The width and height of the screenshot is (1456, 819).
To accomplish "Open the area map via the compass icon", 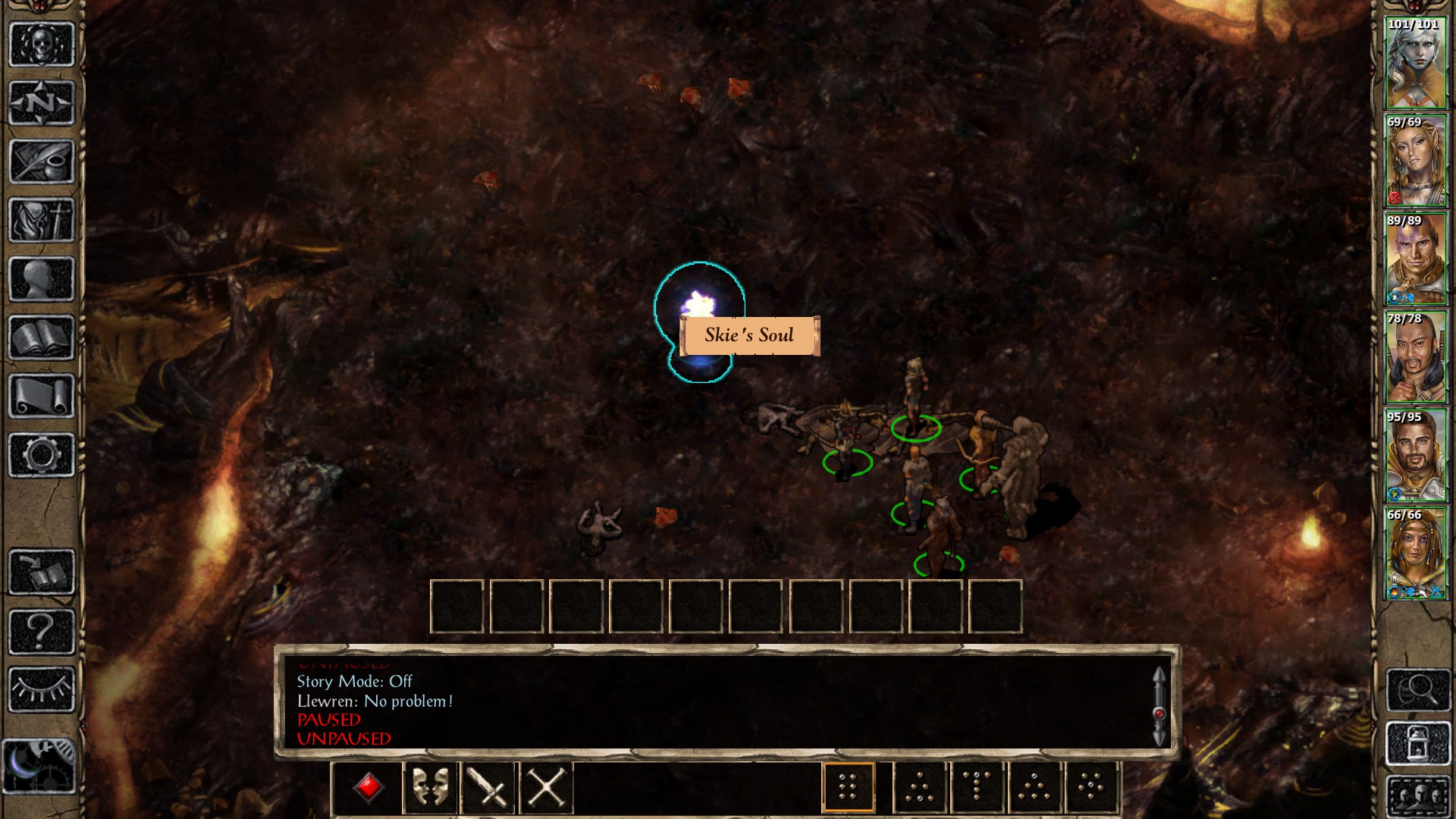I will (42, 102).
